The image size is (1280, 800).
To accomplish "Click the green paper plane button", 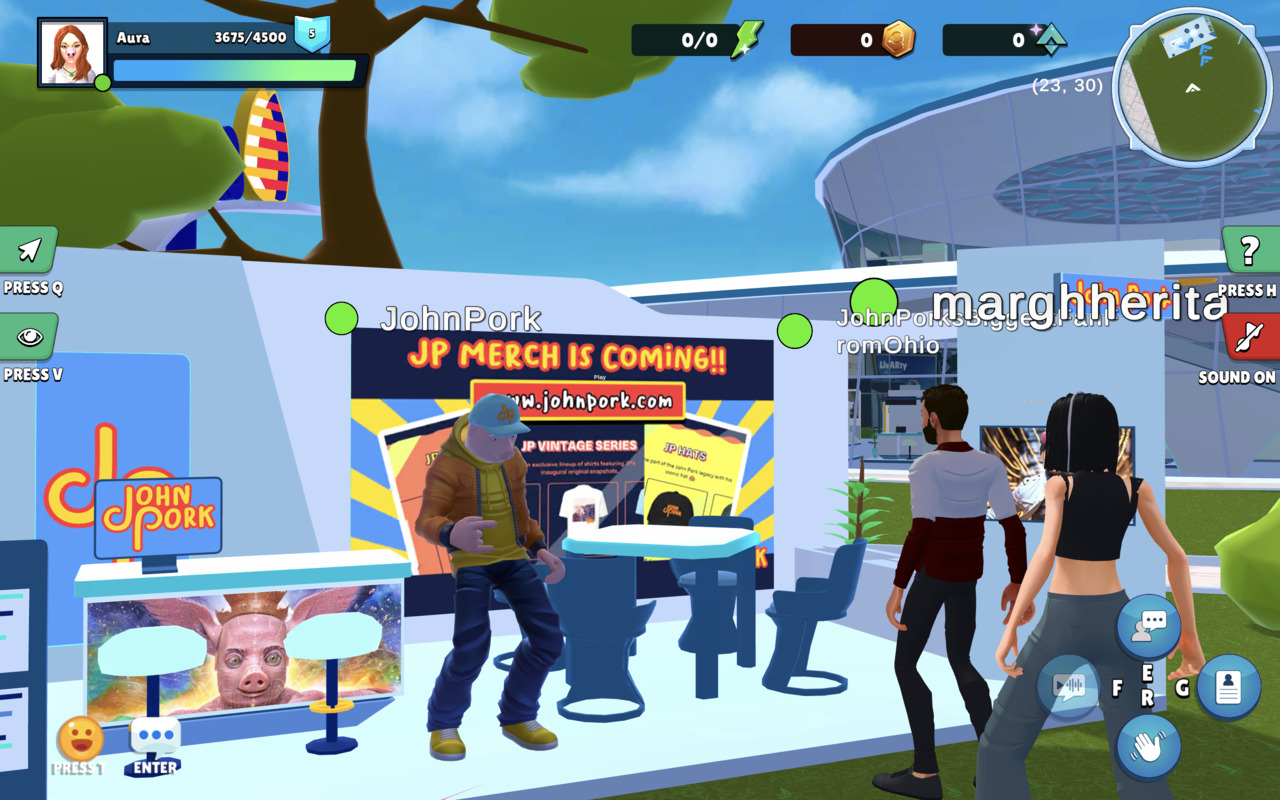I will tap(29, 250).
